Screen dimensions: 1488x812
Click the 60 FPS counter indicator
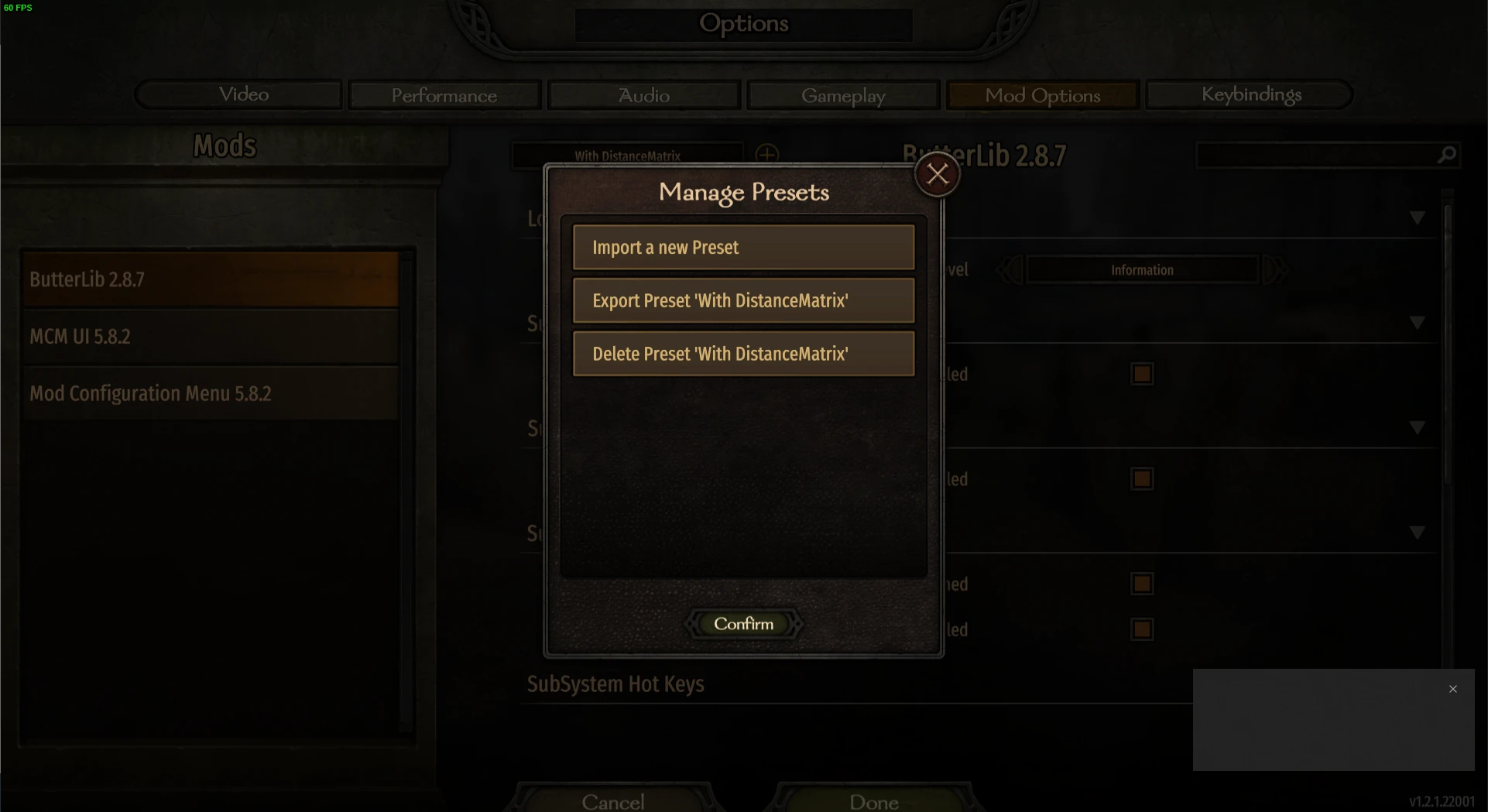pyautogui.click(x=19, y=9)
